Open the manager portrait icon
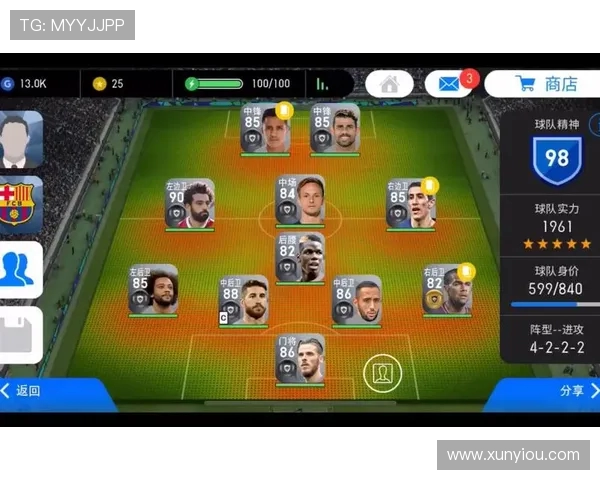 click(20, 140)
